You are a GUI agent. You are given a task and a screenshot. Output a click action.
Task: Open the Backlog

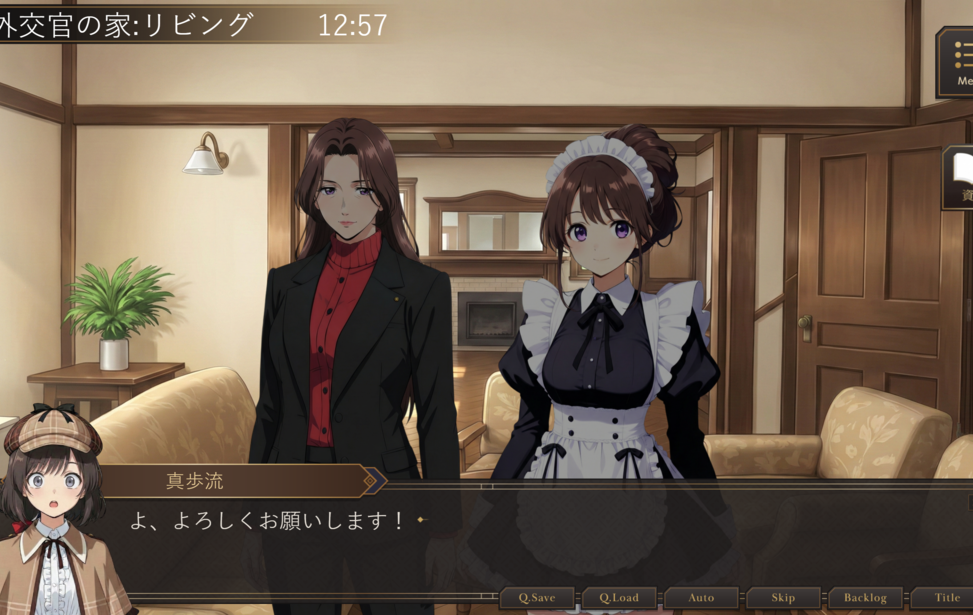coord(865,598)
